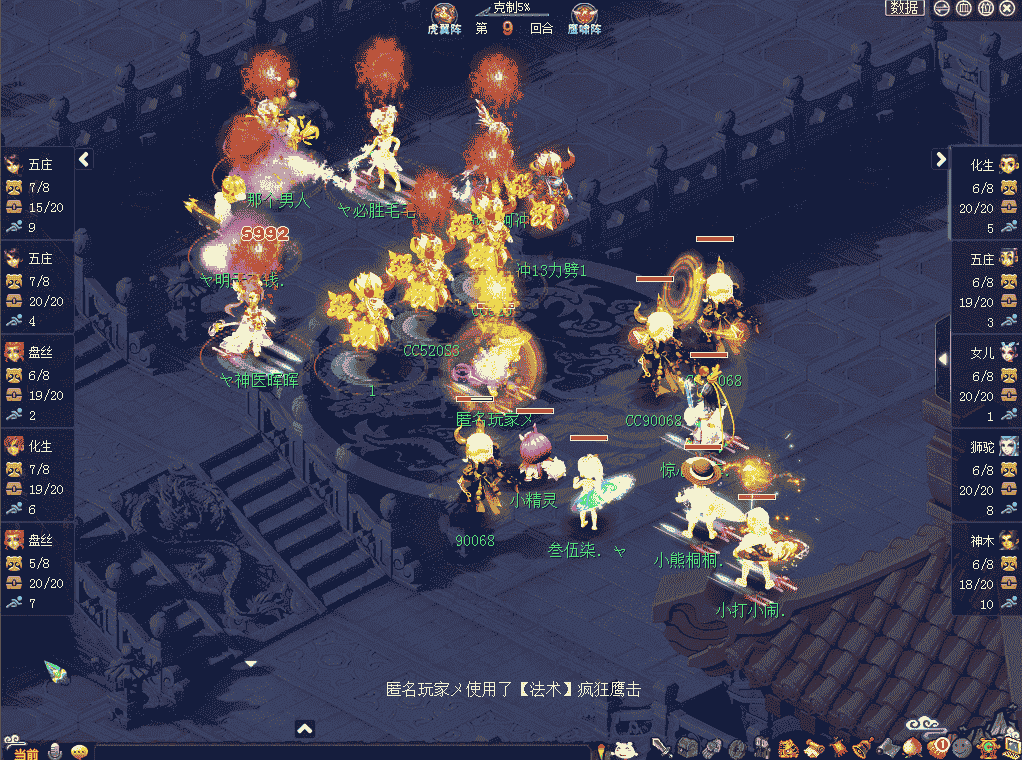Open the 数据 battle data panel
Screen dimensions: 1022x760
point(904,8)
